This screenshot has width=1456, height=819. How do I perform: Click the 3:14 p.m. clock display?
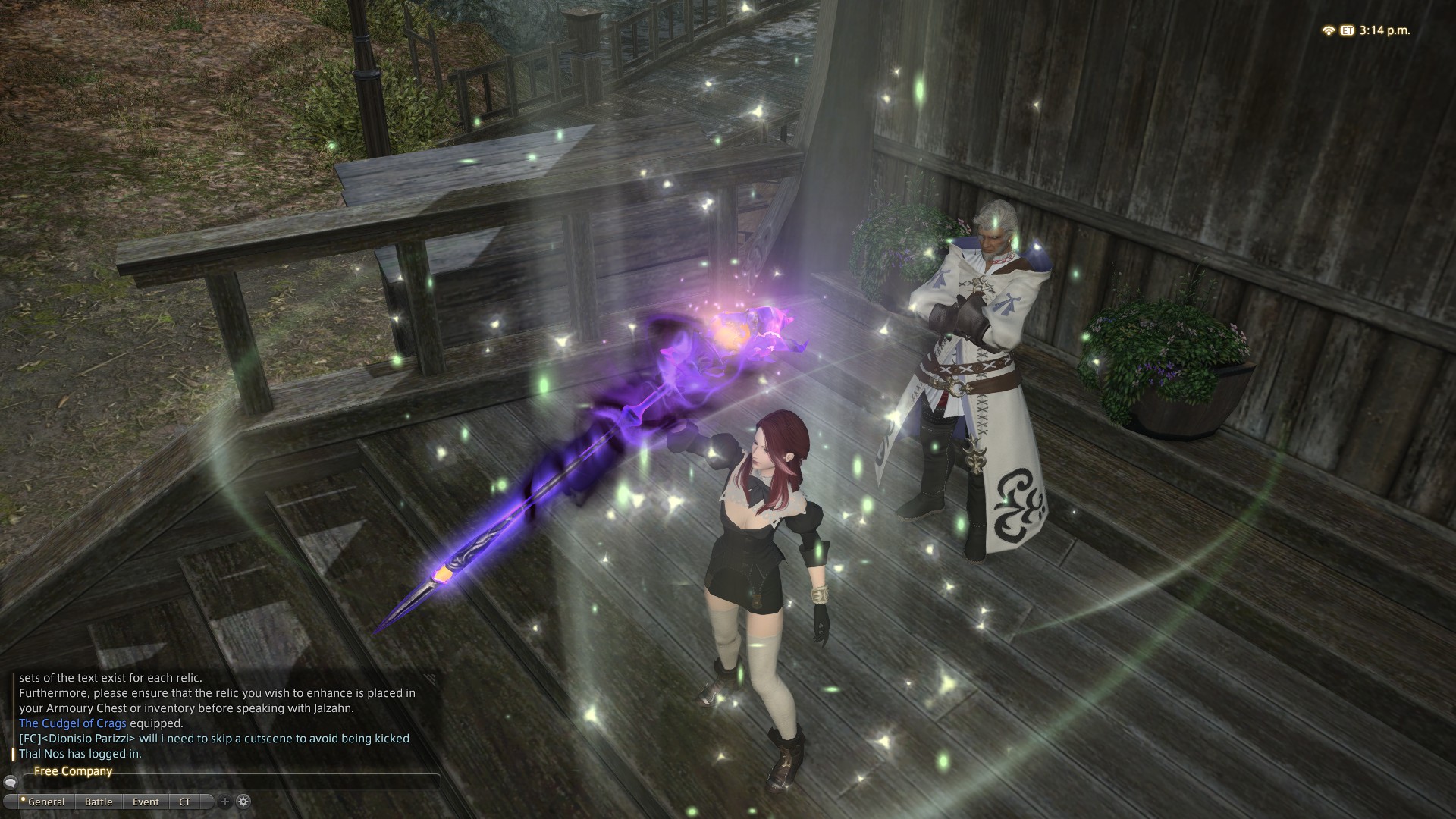coord(1385,31)
